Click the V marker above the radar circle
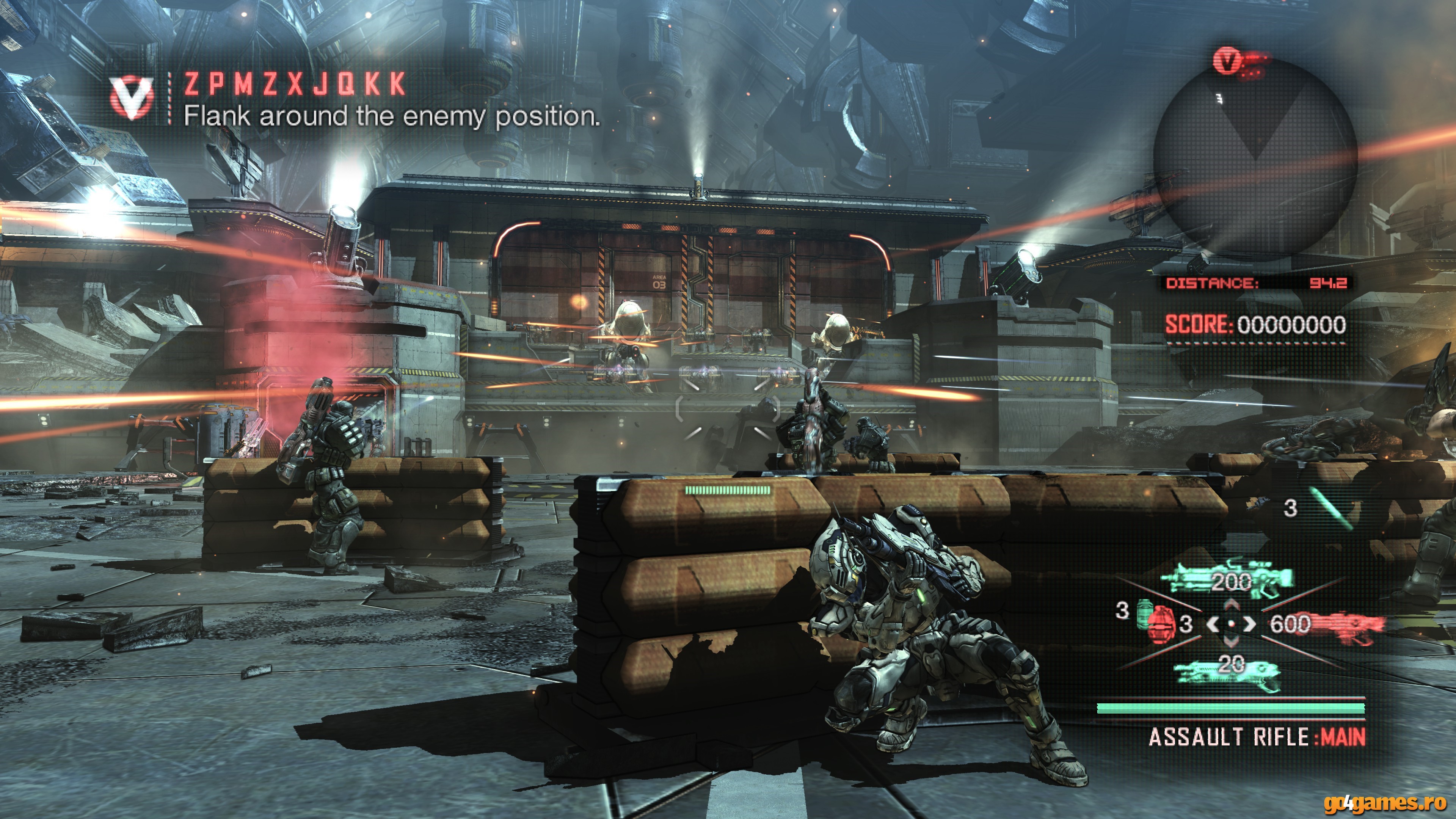Screen dimensions: 1456x819 point(1227,61)
